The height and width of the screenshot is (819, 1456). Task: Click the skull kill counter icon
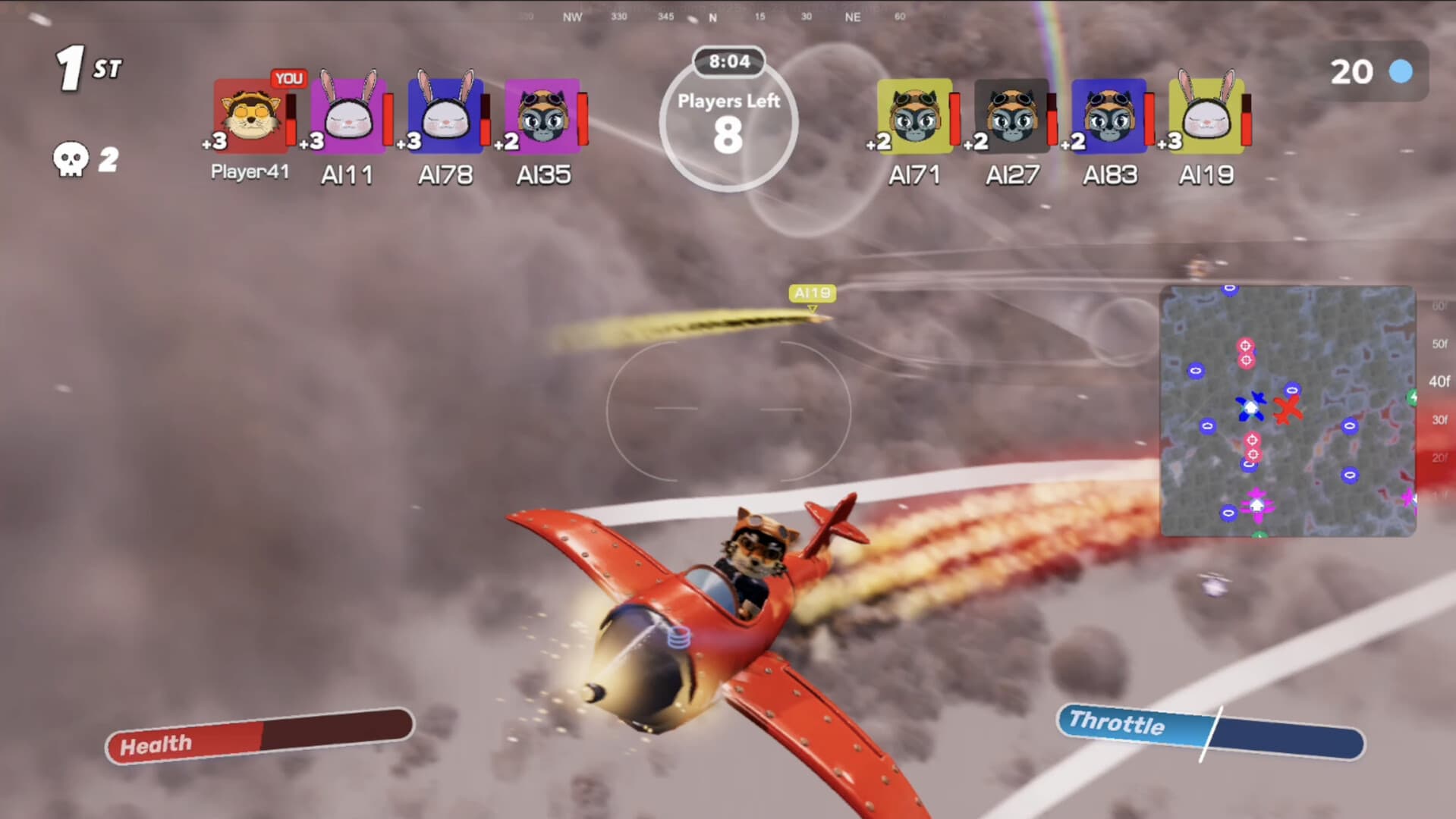click(x=72, y=157)
